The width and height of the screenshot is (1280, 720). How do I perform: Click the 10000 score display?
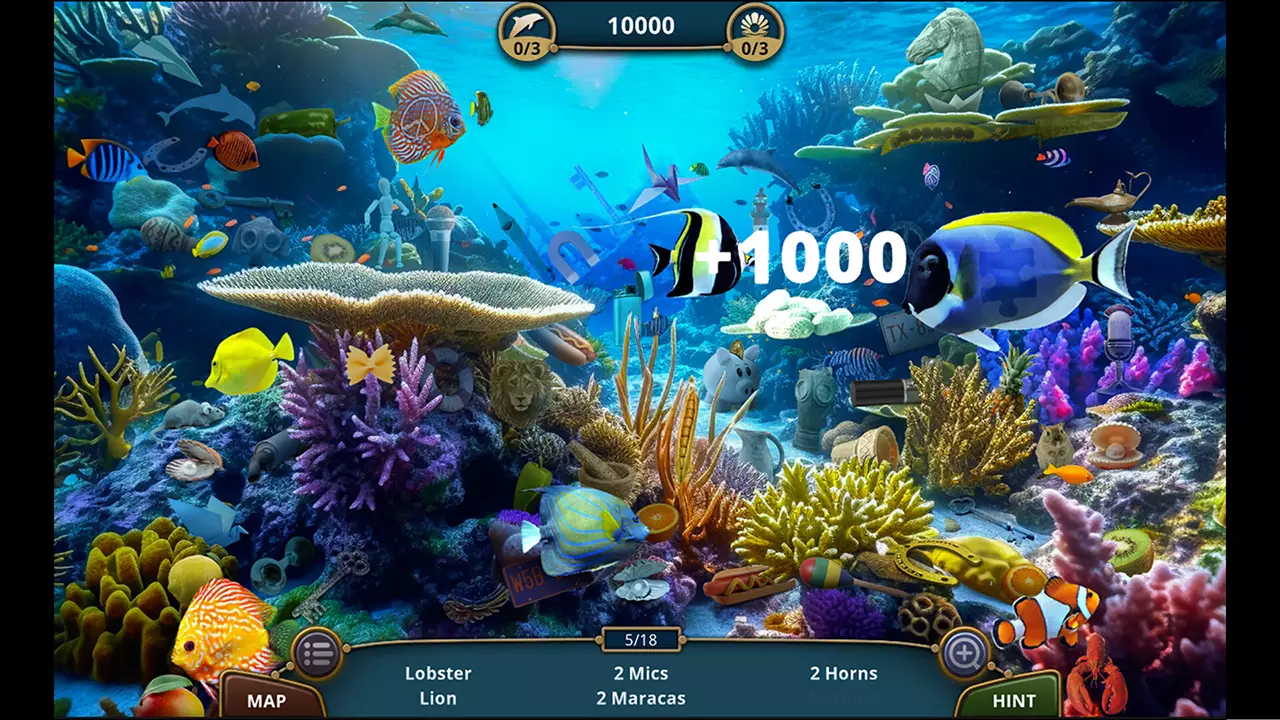point(640,26)
